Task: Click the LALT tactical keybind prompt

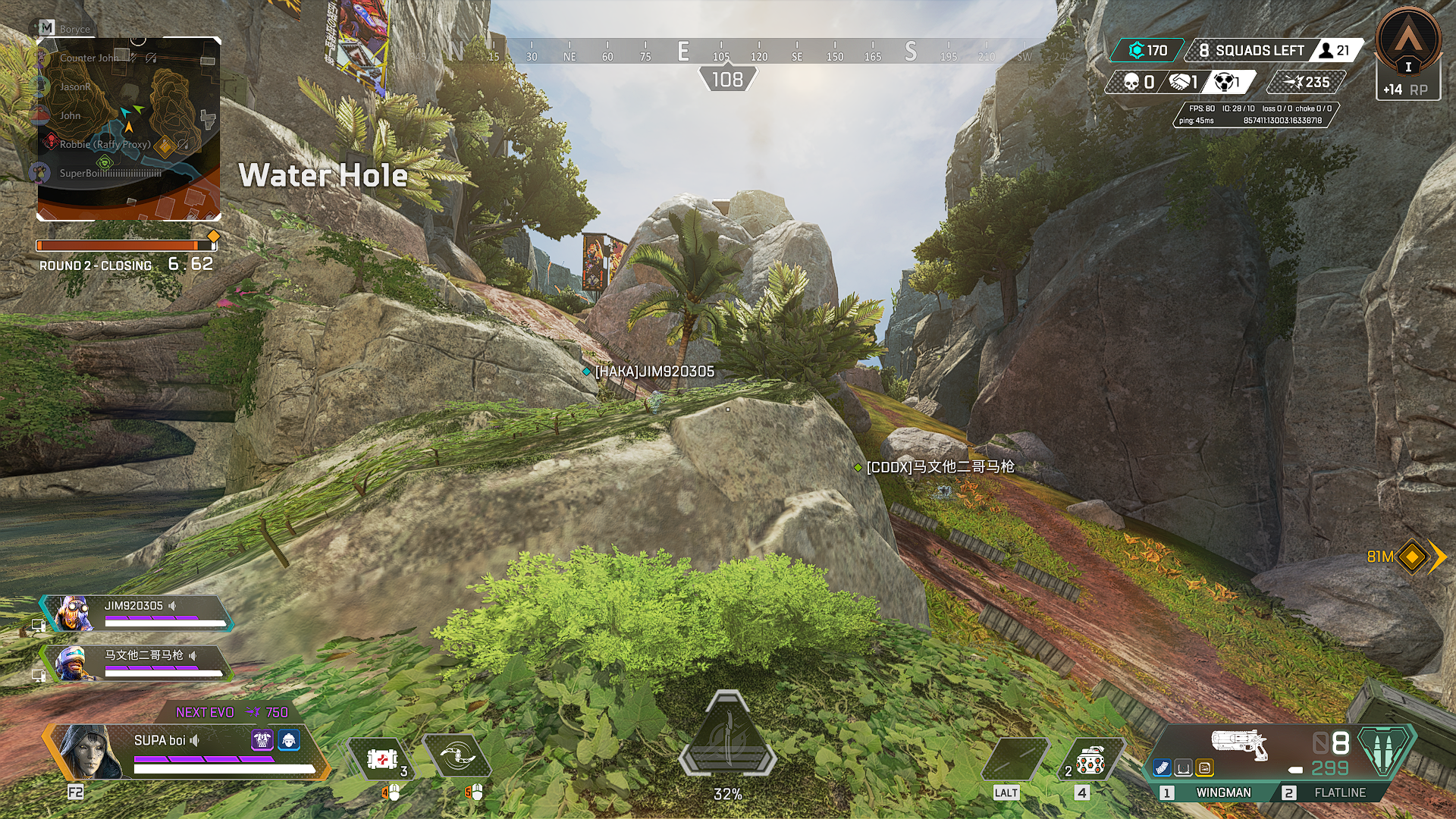Action: pos(1006,792)
